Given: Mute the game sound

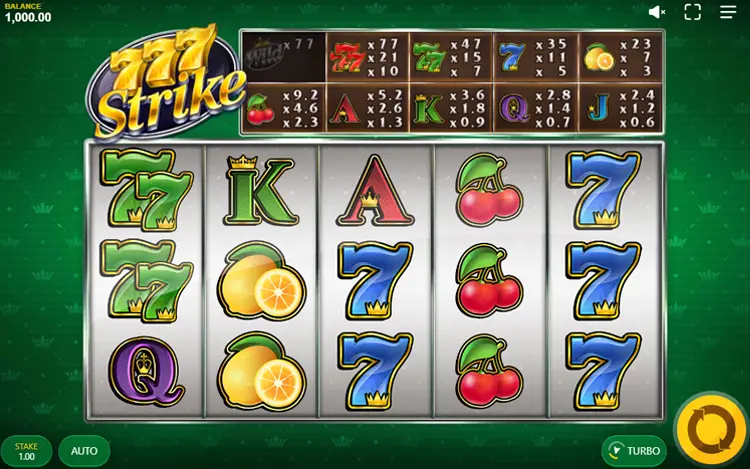Looking at the screenshot, I should (657, 12).
